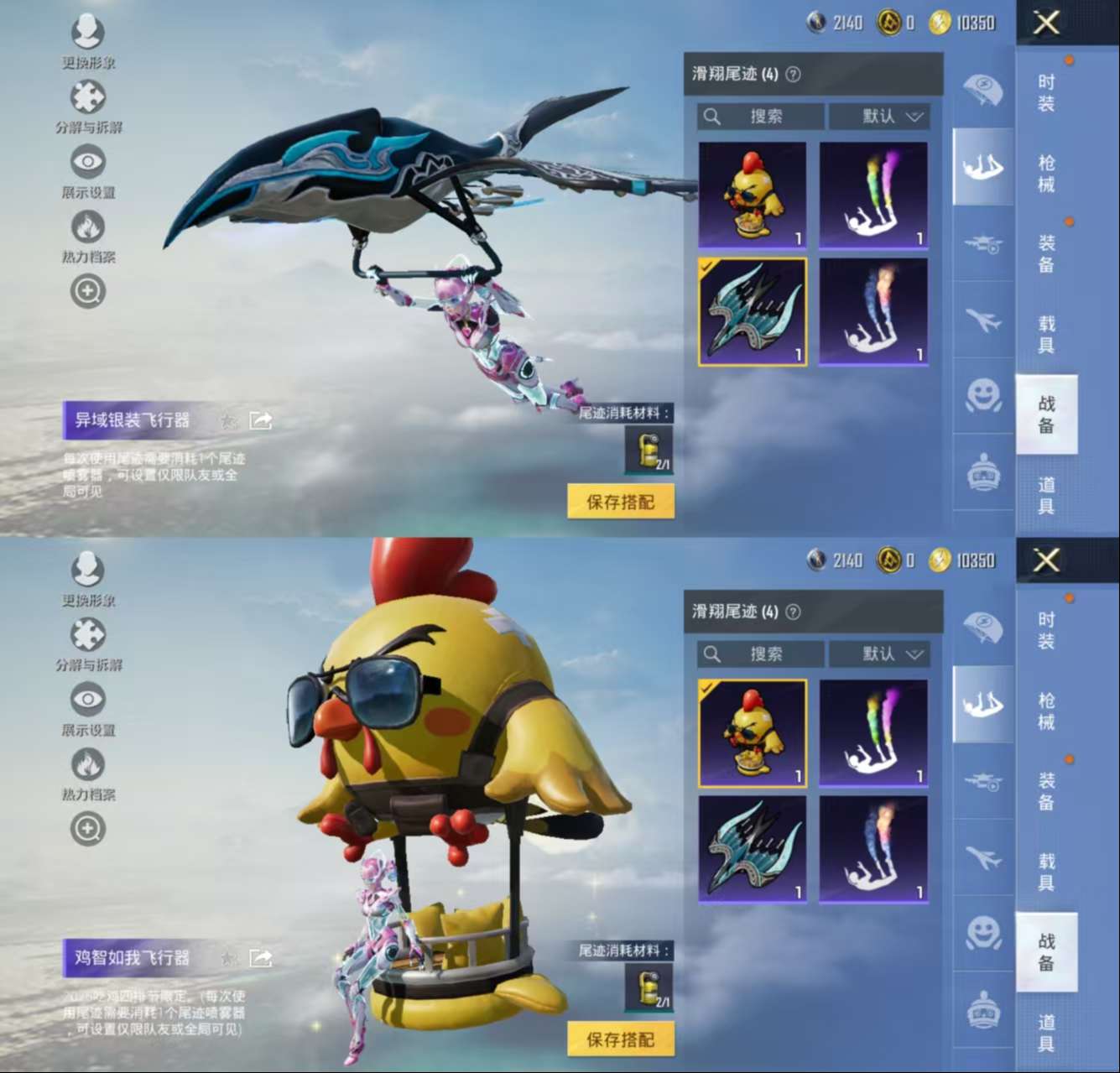Click 保存搭配 on the 鸡智如我飞行器 screen
The height and width of the screenshot is (1073, 1120).
[620, 1039]
